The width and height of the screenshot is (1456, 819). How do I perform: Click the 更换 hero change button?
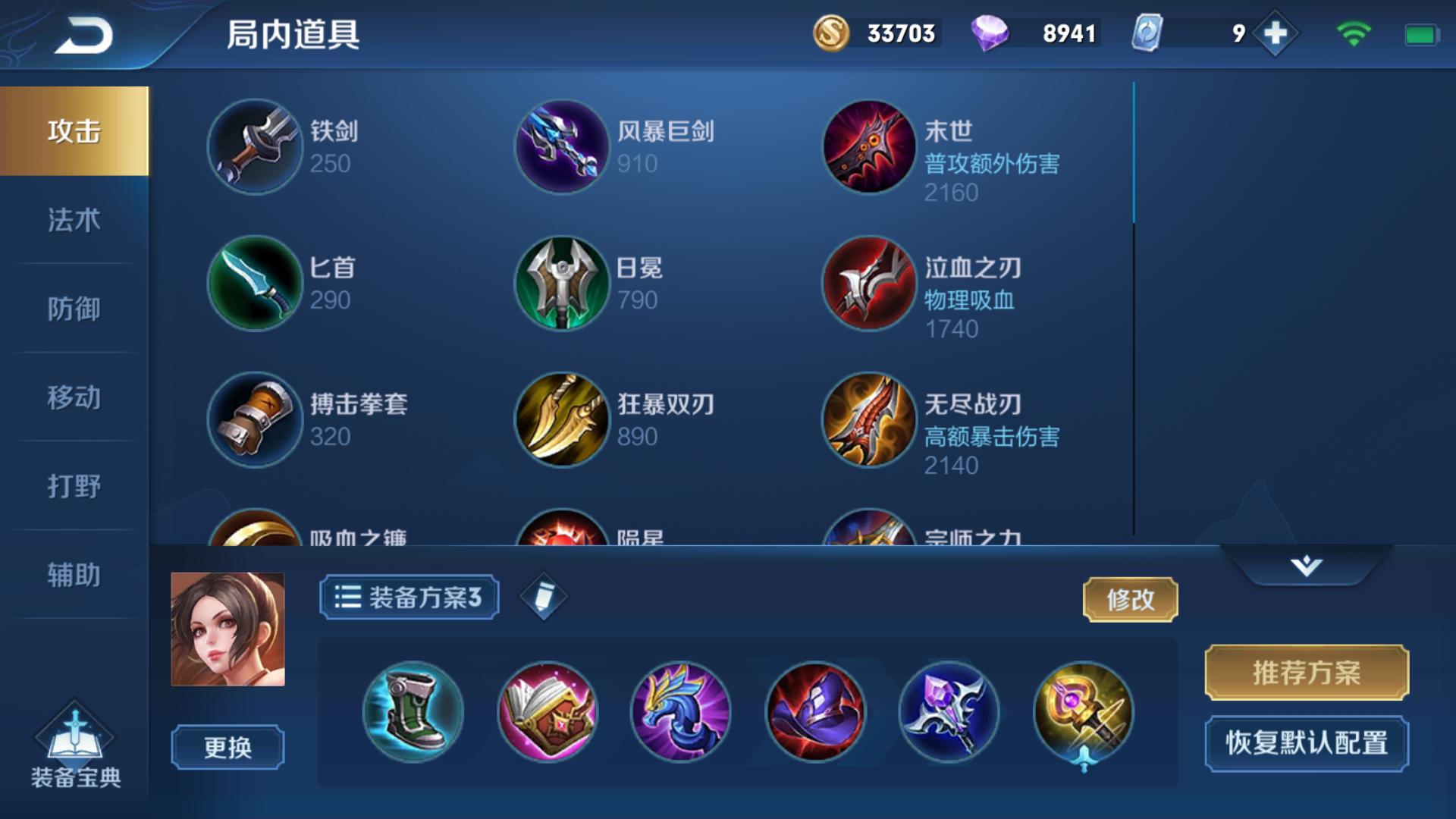coord(225,746)
